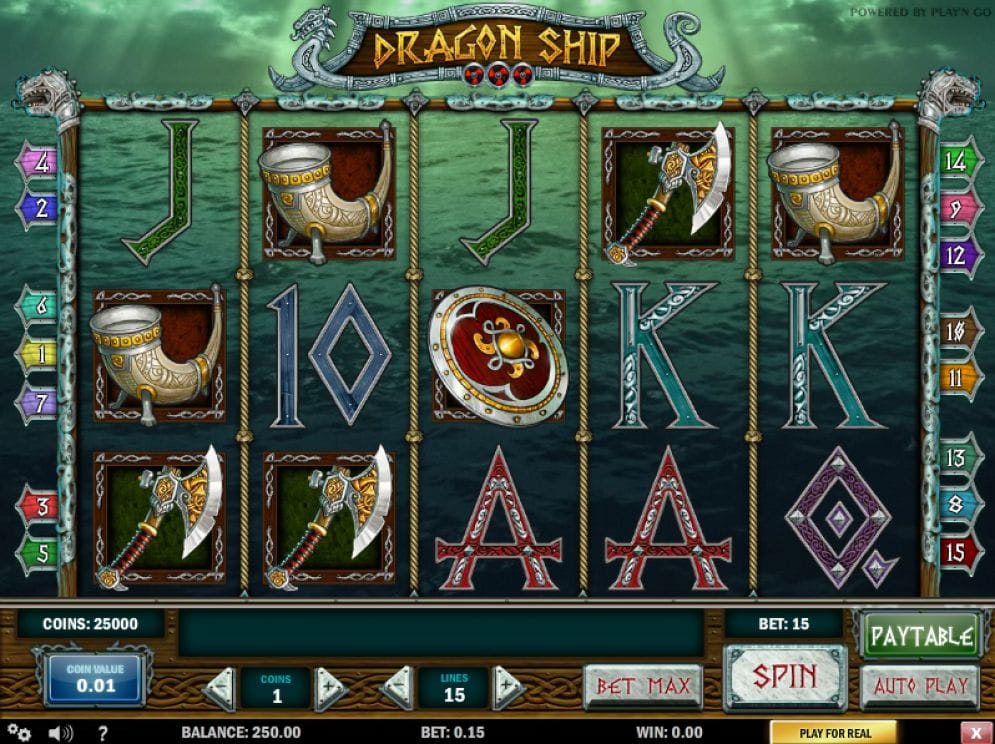
Task: Hit the Bet Max button
Action: (642, 687)
